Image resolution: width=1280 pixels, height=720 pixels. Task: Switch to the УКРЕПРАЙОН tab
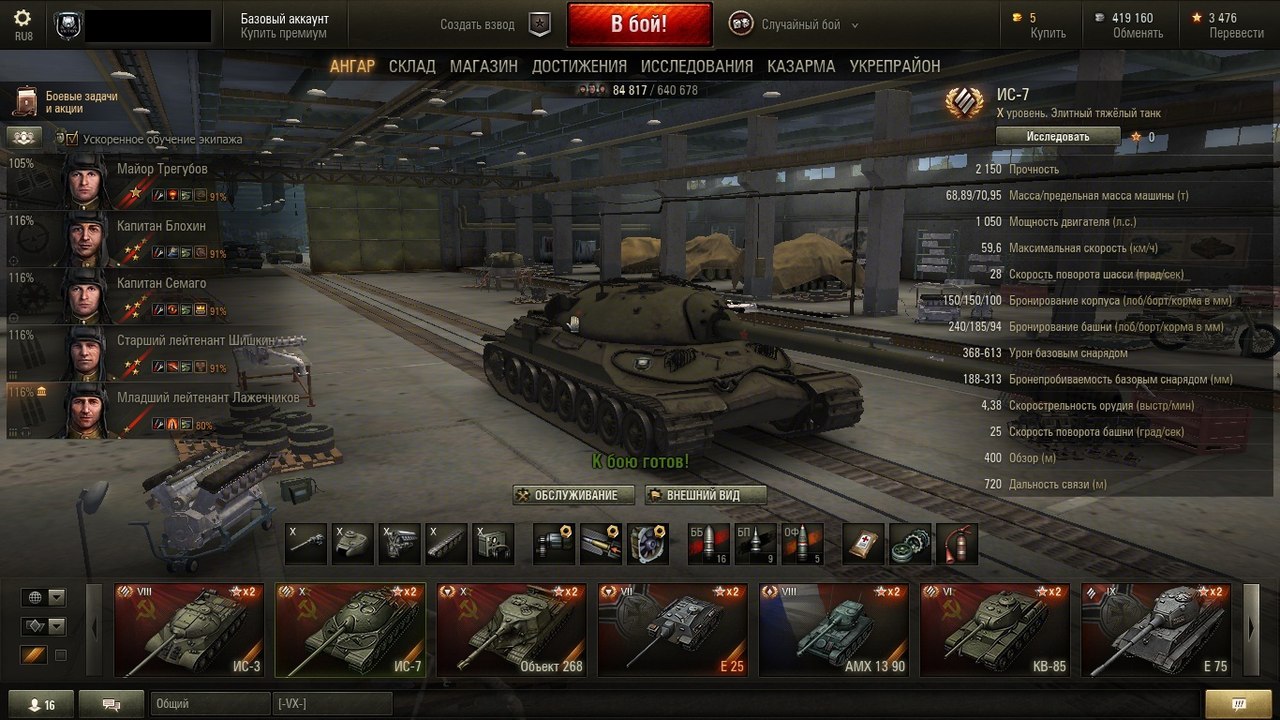click(x=895, y=66)
